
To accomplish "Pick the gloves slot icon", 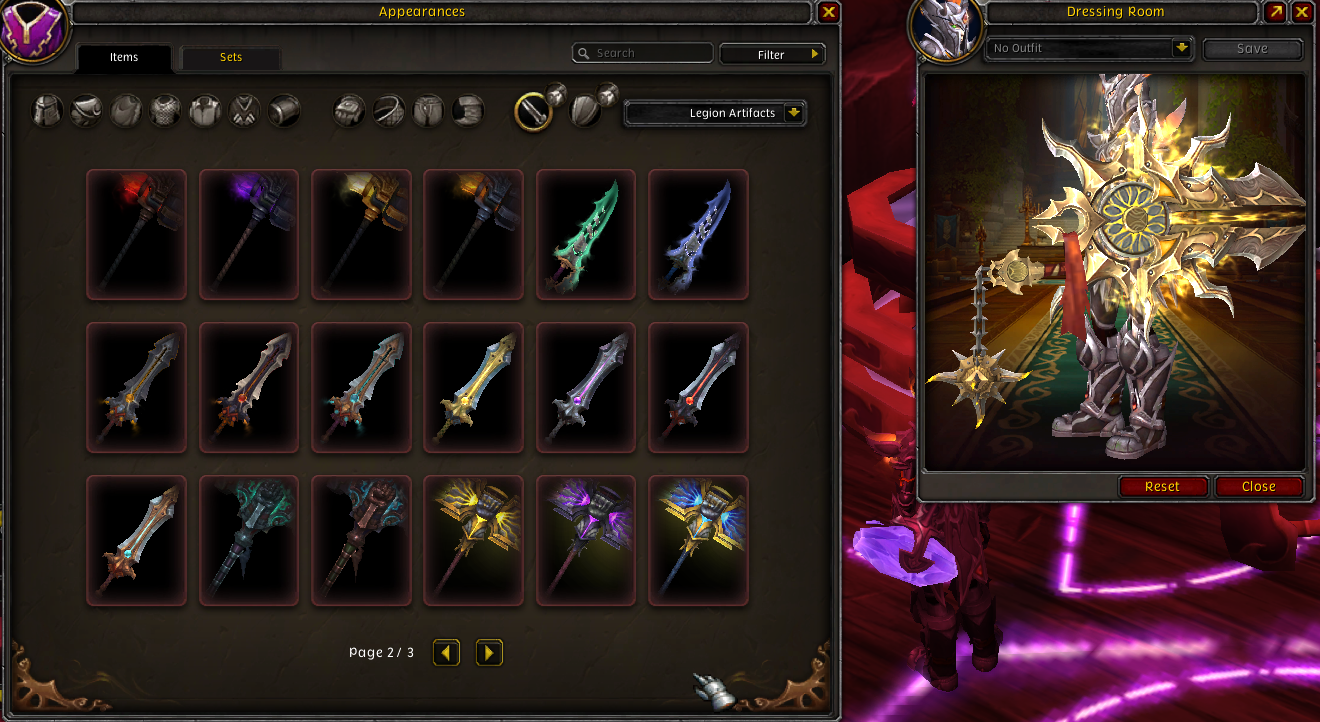I will [x=349, y=110].
